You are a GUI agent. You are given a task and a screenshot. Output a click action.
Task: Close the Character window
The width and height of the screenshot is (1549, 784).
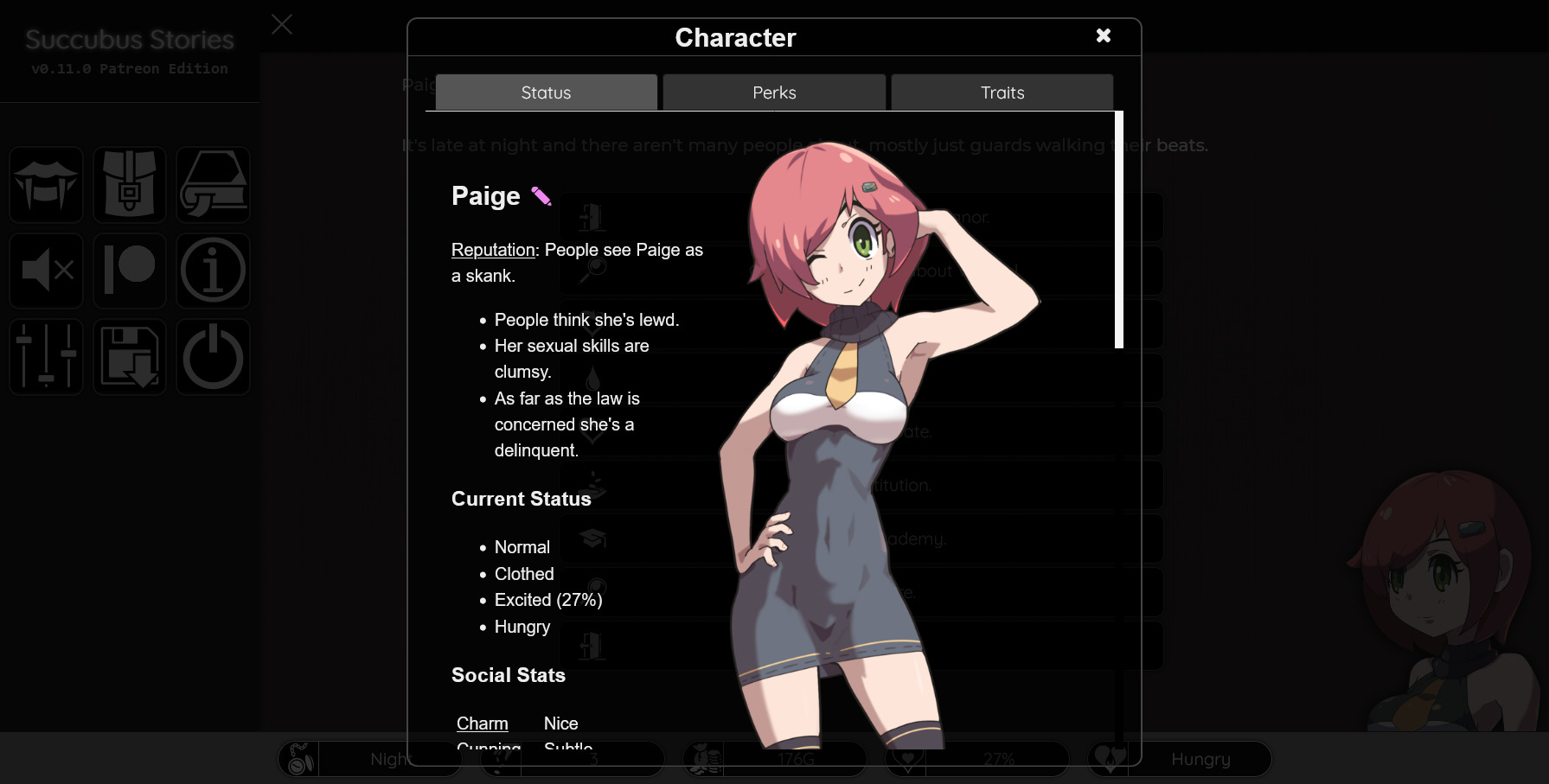(1103, 36)
